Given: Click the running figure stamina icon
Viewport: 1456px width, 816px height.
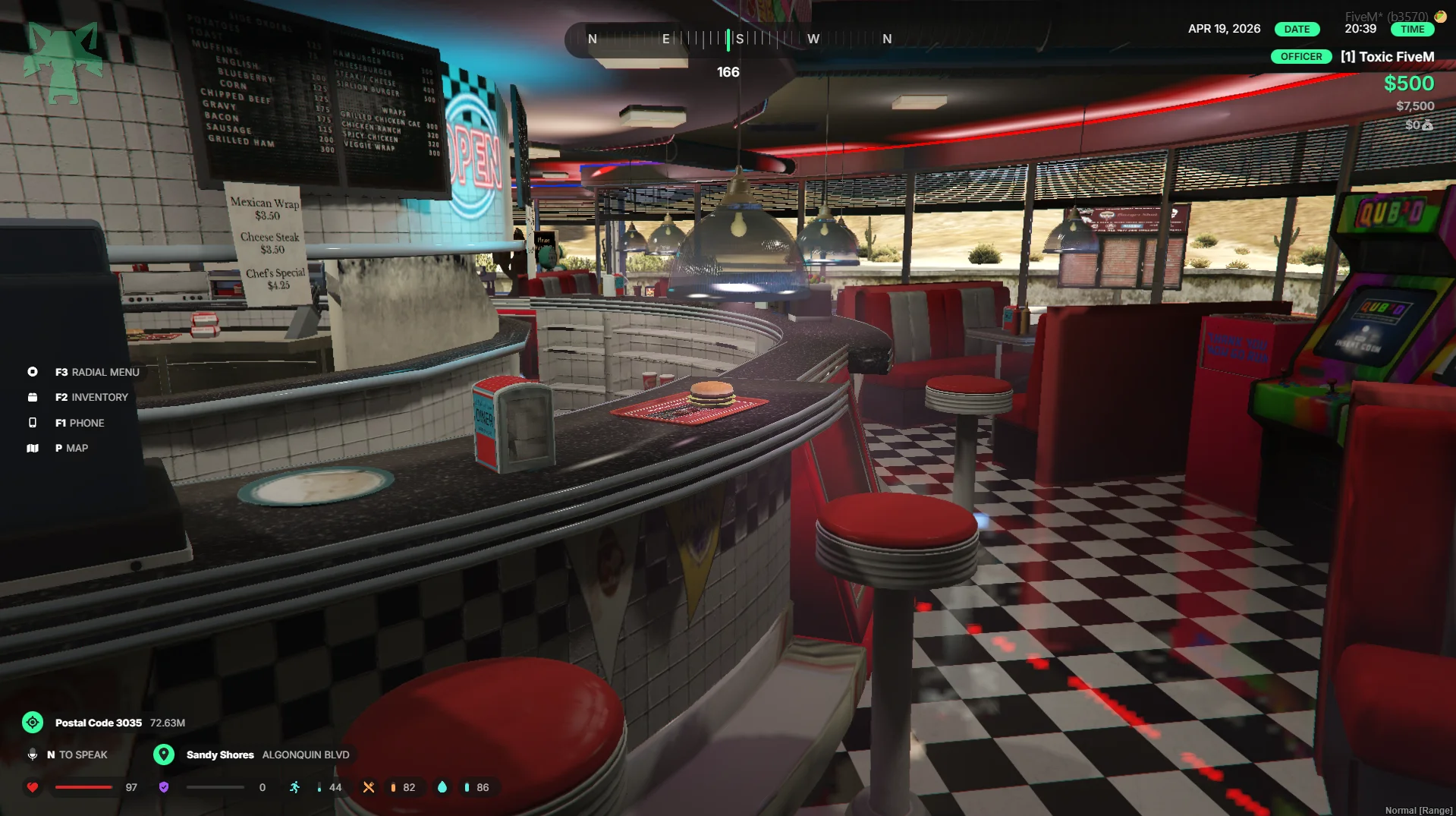Looking at the screenshot, I should click(295, 787).
